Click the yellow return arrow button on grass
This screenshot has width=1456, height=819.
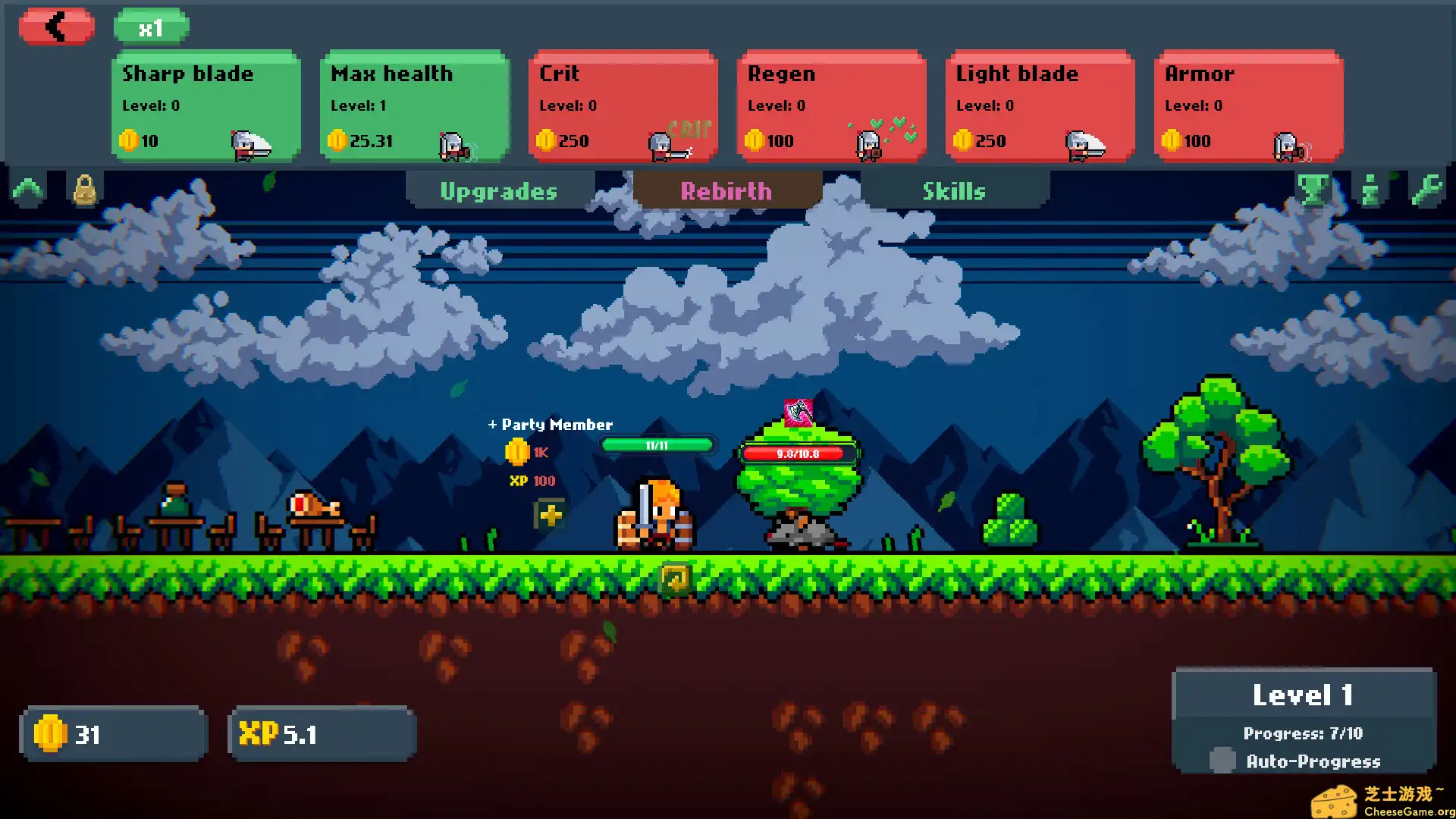(675, 579)
